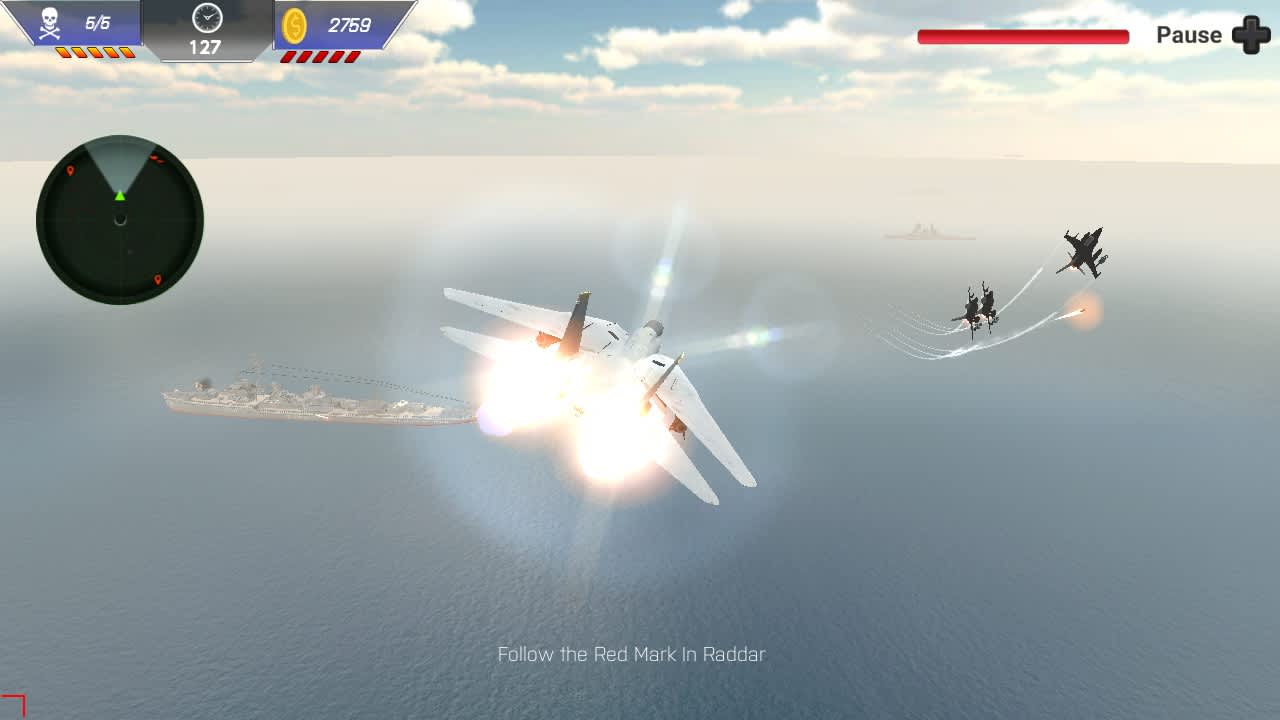The width and height of the screenshot is (1280, 720).
Task: Click the green player arrow on the radar
Action: (120, 196)
